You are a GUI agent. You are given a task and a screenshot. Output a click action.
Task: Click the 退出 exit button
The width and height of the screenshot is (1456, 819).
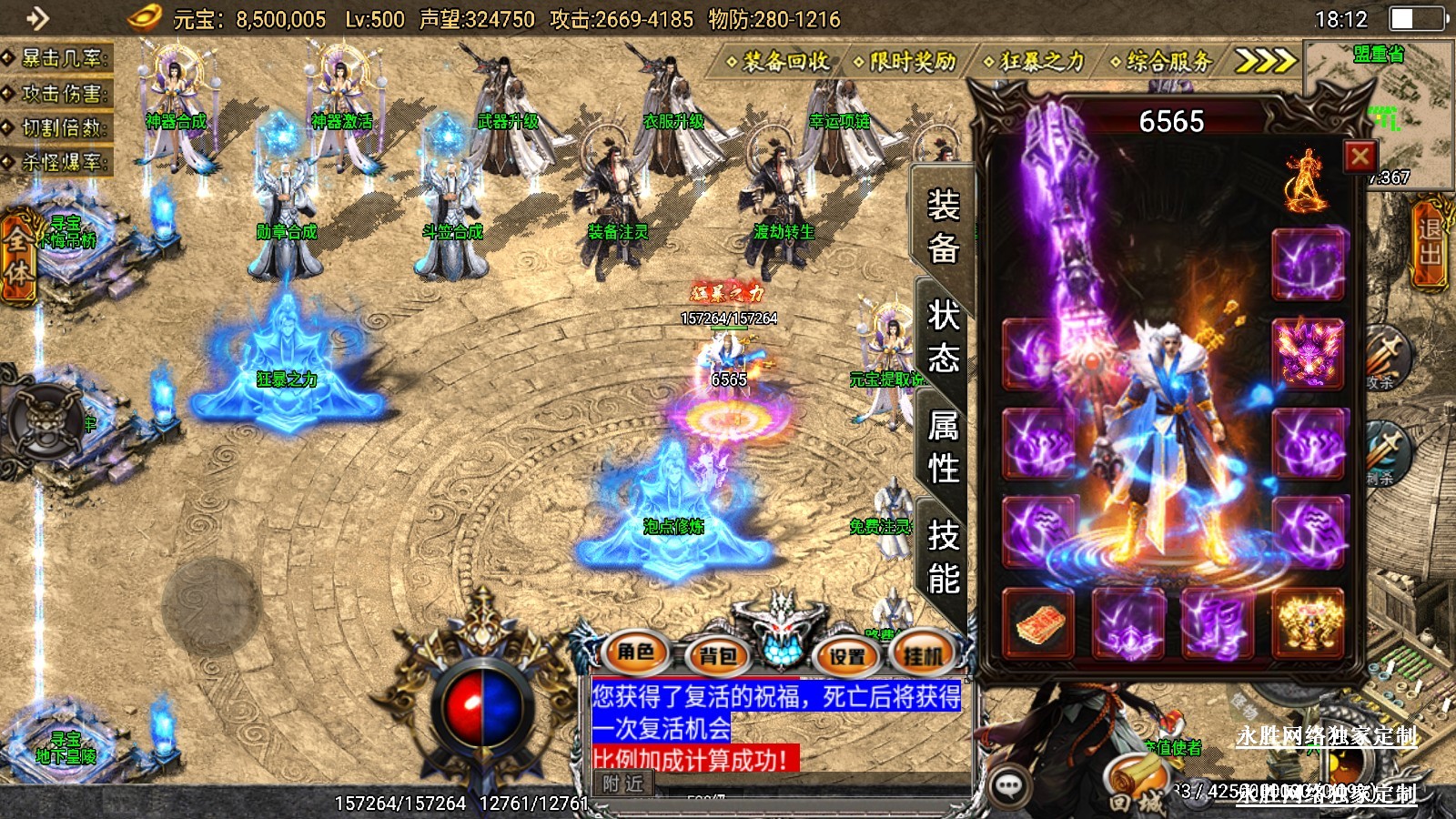click(1430, 243)
